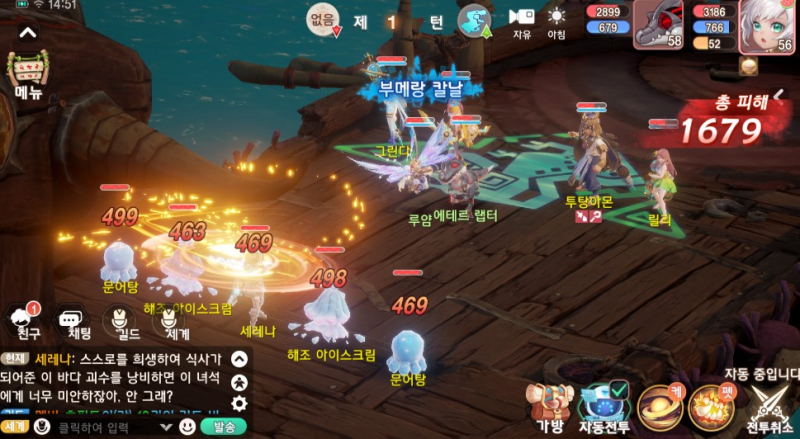Select the pet's fiery bite skill

(x=712, y=405)
